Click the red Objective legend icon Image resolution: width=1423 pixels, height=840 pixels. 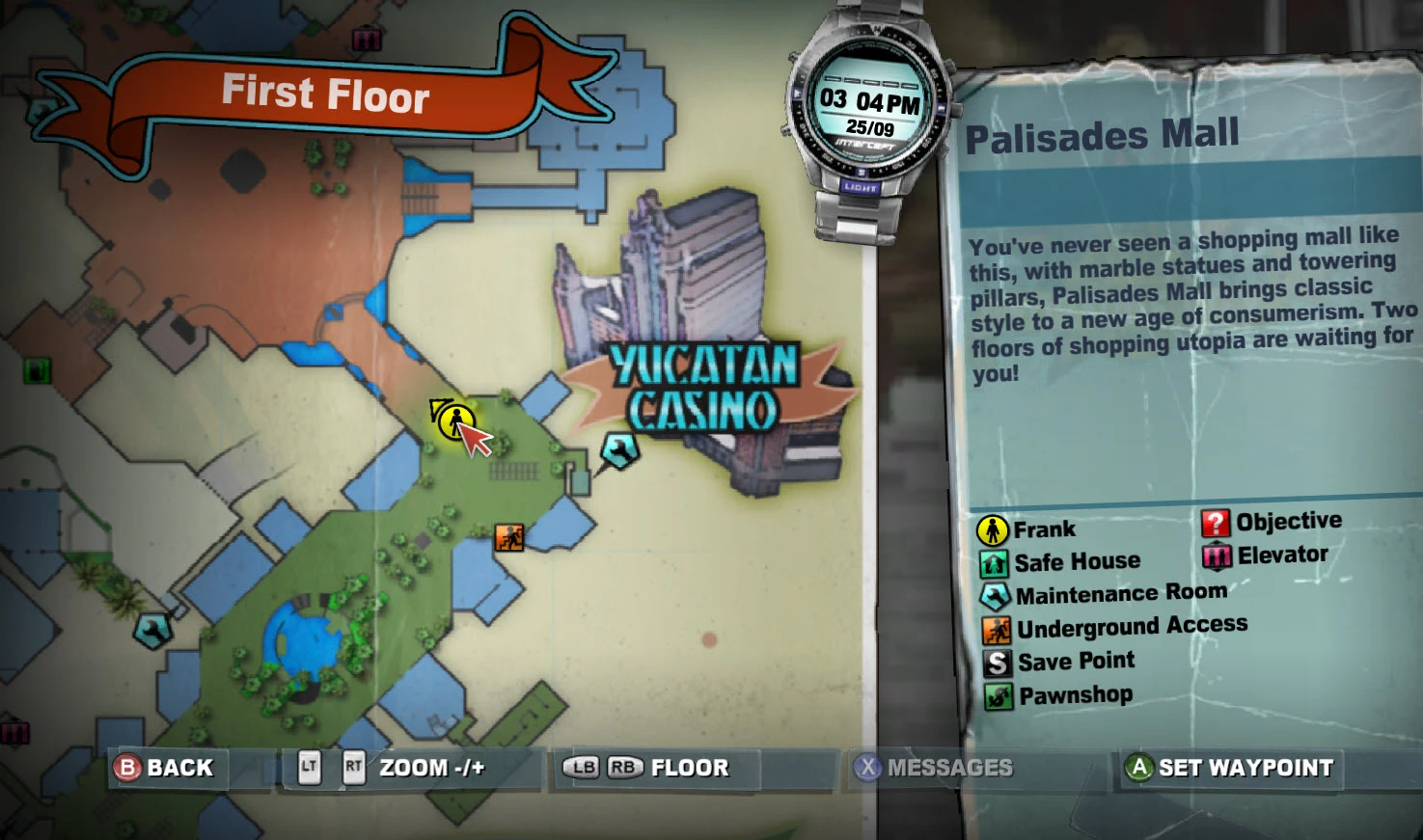click(x=1216, y=521)
